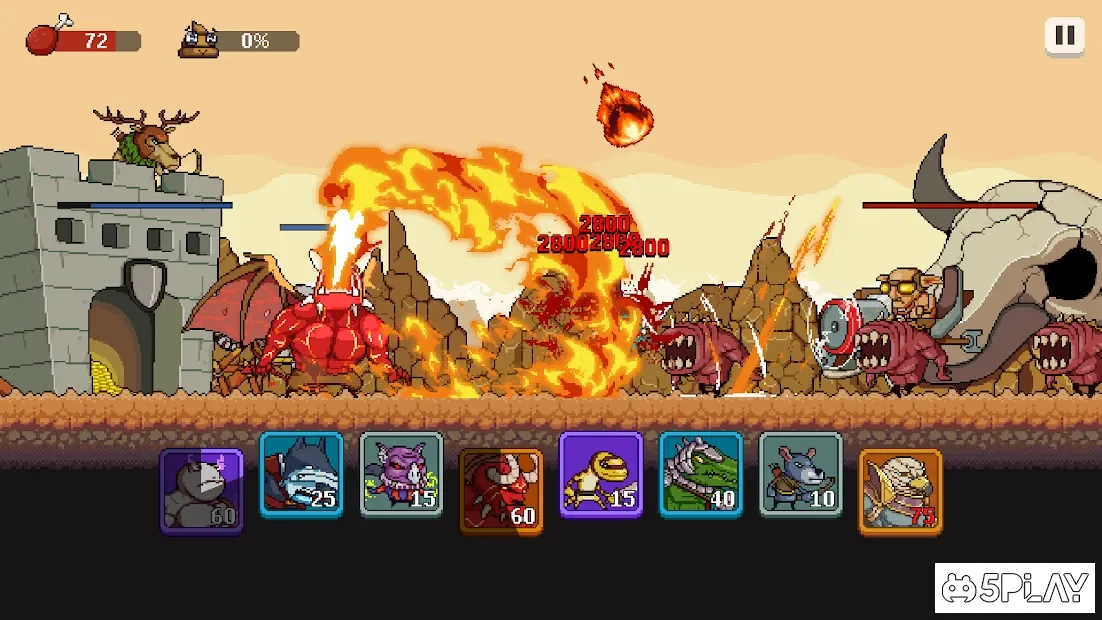
Task: Summon the purple pig unit costing 15
Action: pos(401,474)
